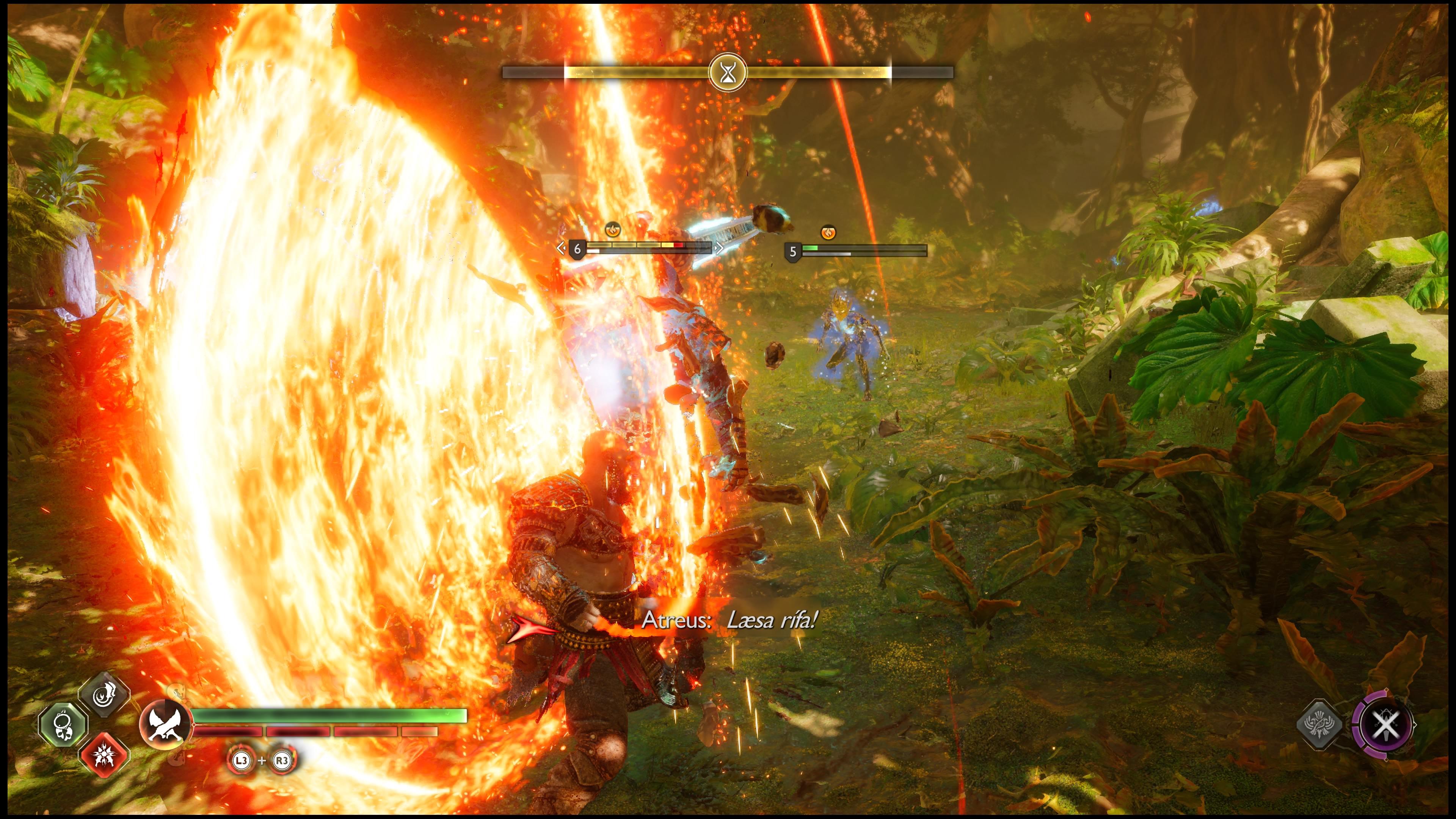Activate the grey swirl runic attack
Image resolution: width=1456 pixels, height=819 pixels.
point(105,695)
